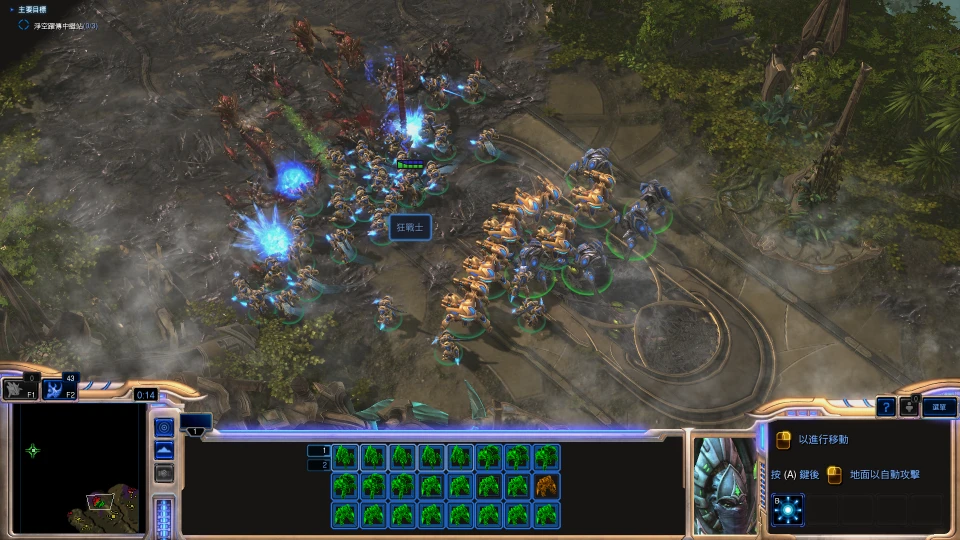Select control group 1 tab
The image size is (960, 540).
click(196, 421)
